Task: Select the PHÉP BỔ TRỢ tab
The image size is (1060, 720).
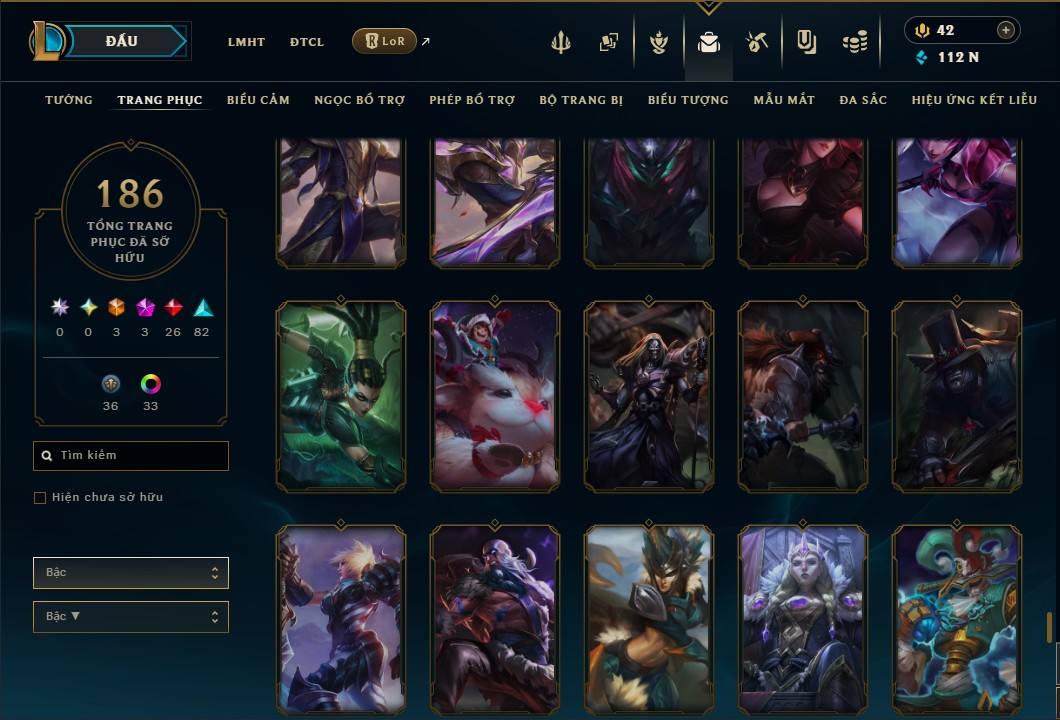Action: tap(472, 100)
